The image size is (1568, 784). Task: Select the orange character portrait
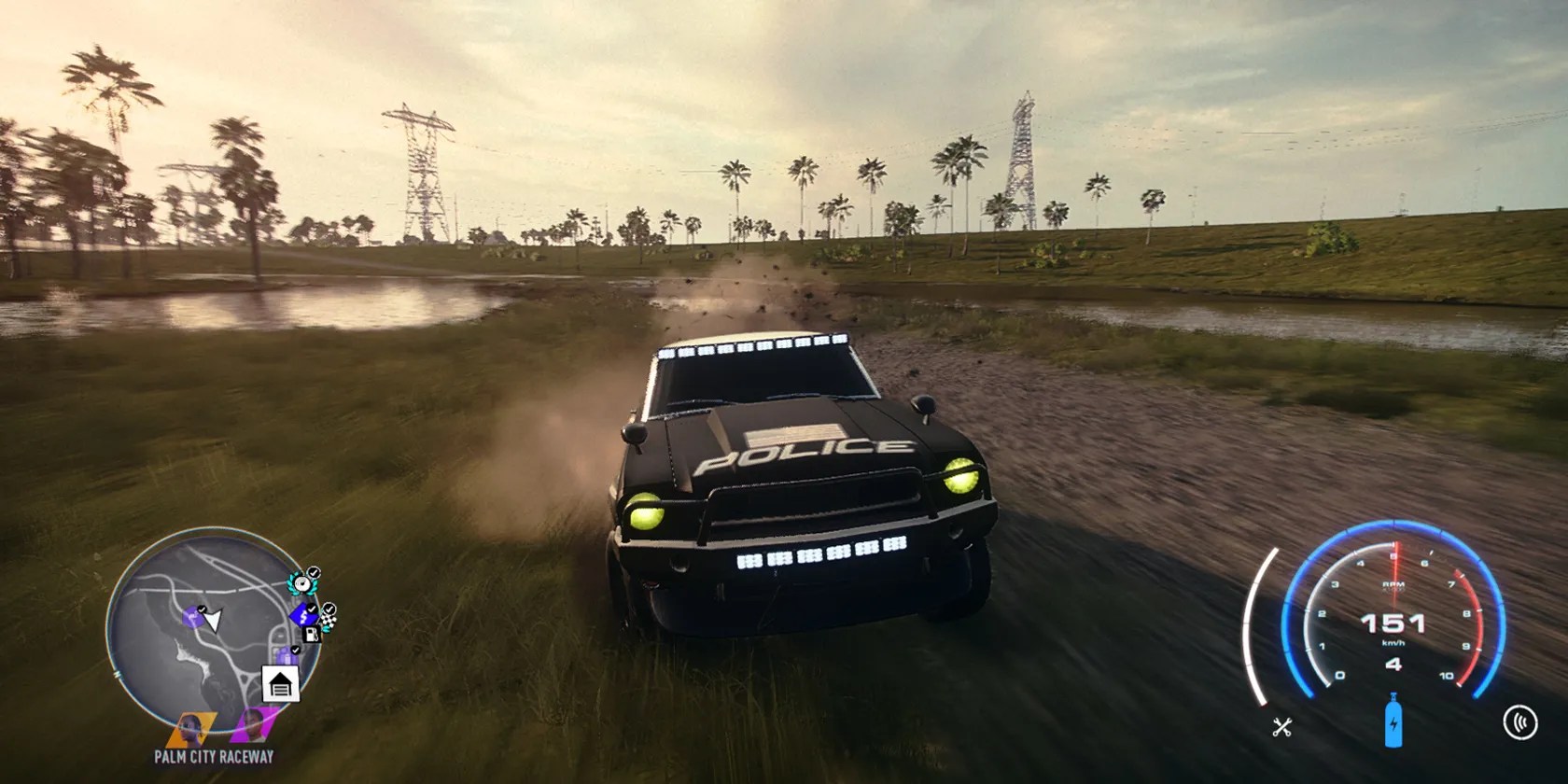tap(189, 730)
